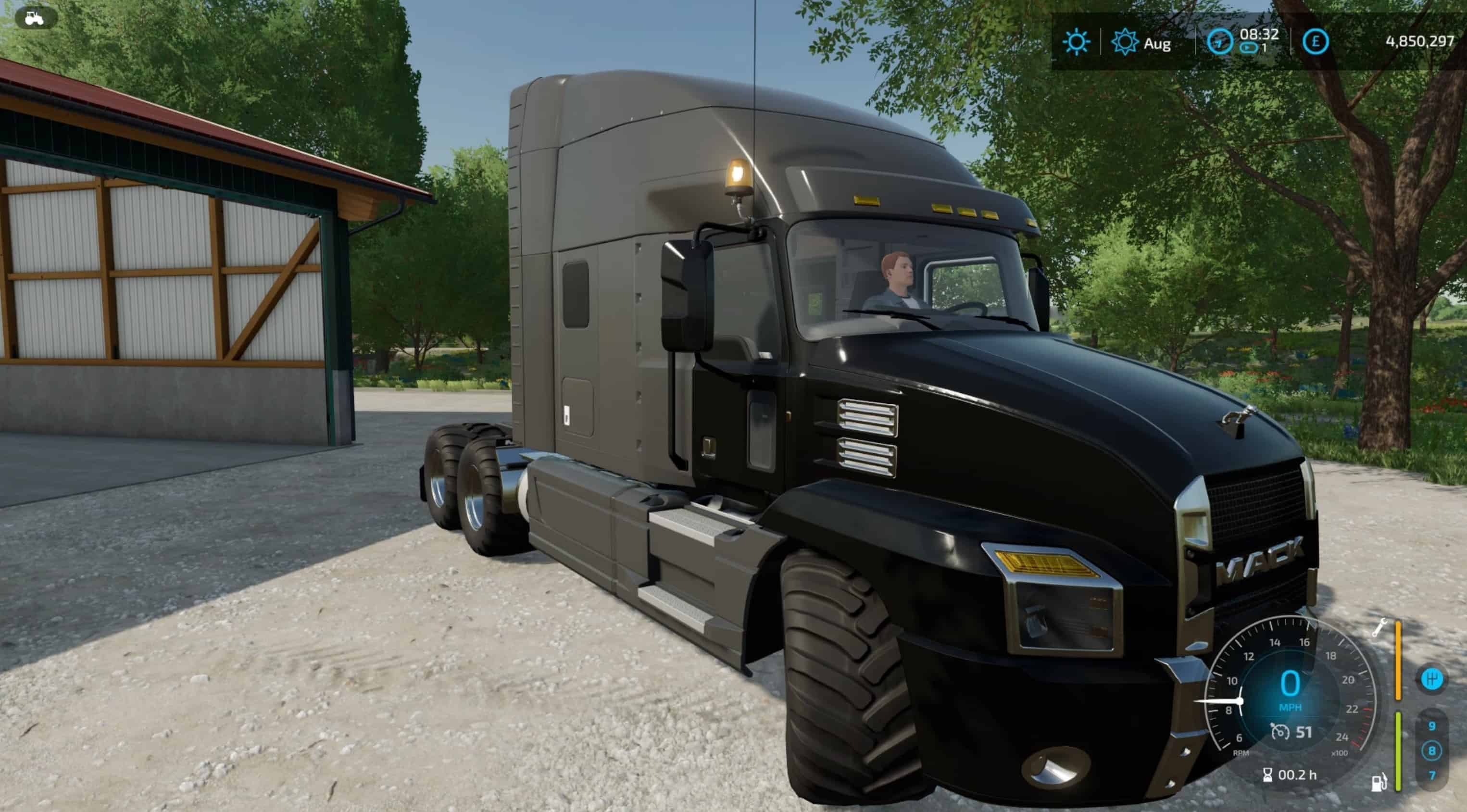Click the fuel pump icon
1467x812 pixels.
[1379, 782]
